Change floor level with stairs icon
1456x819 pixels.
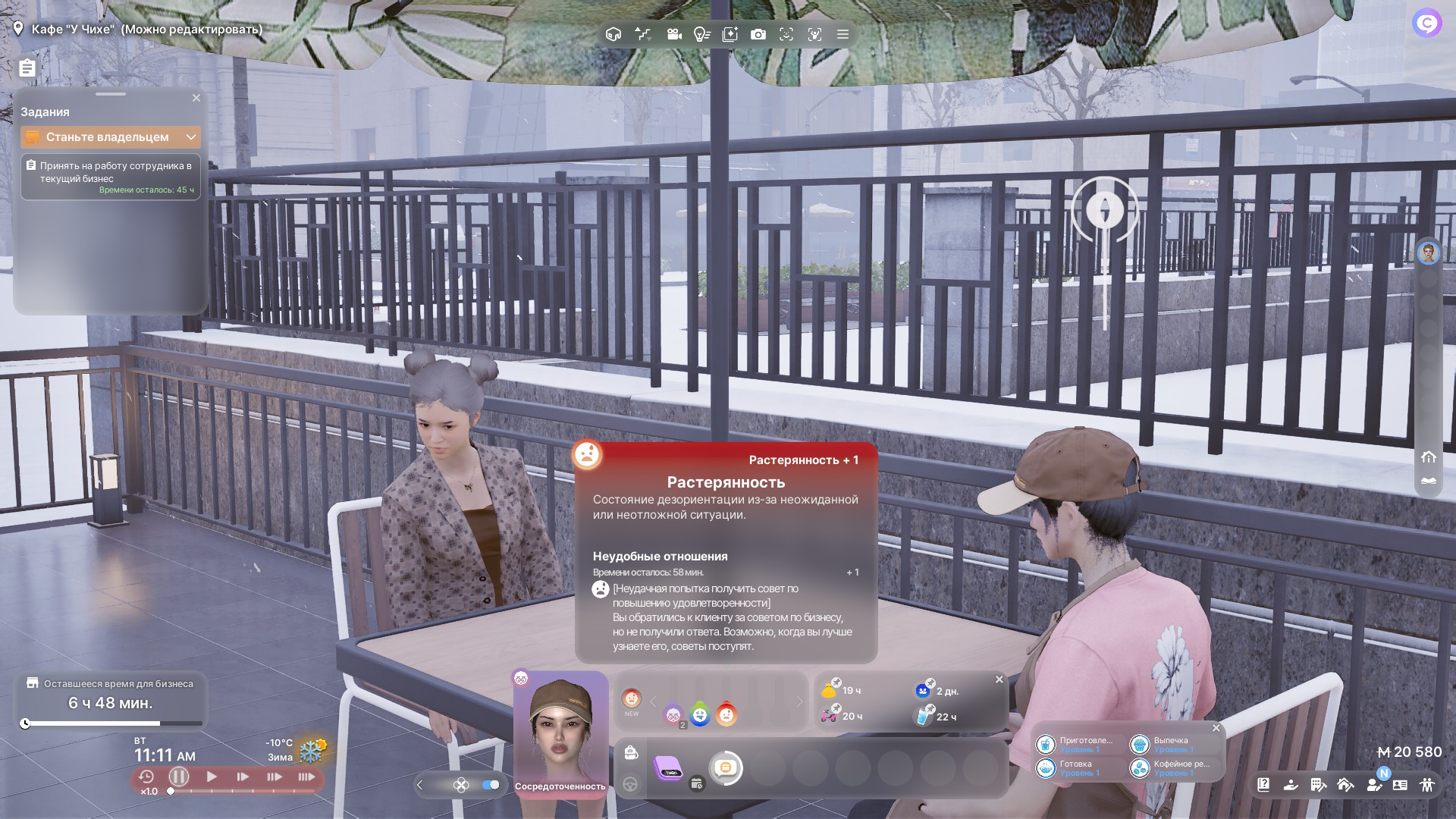point(642,34)
